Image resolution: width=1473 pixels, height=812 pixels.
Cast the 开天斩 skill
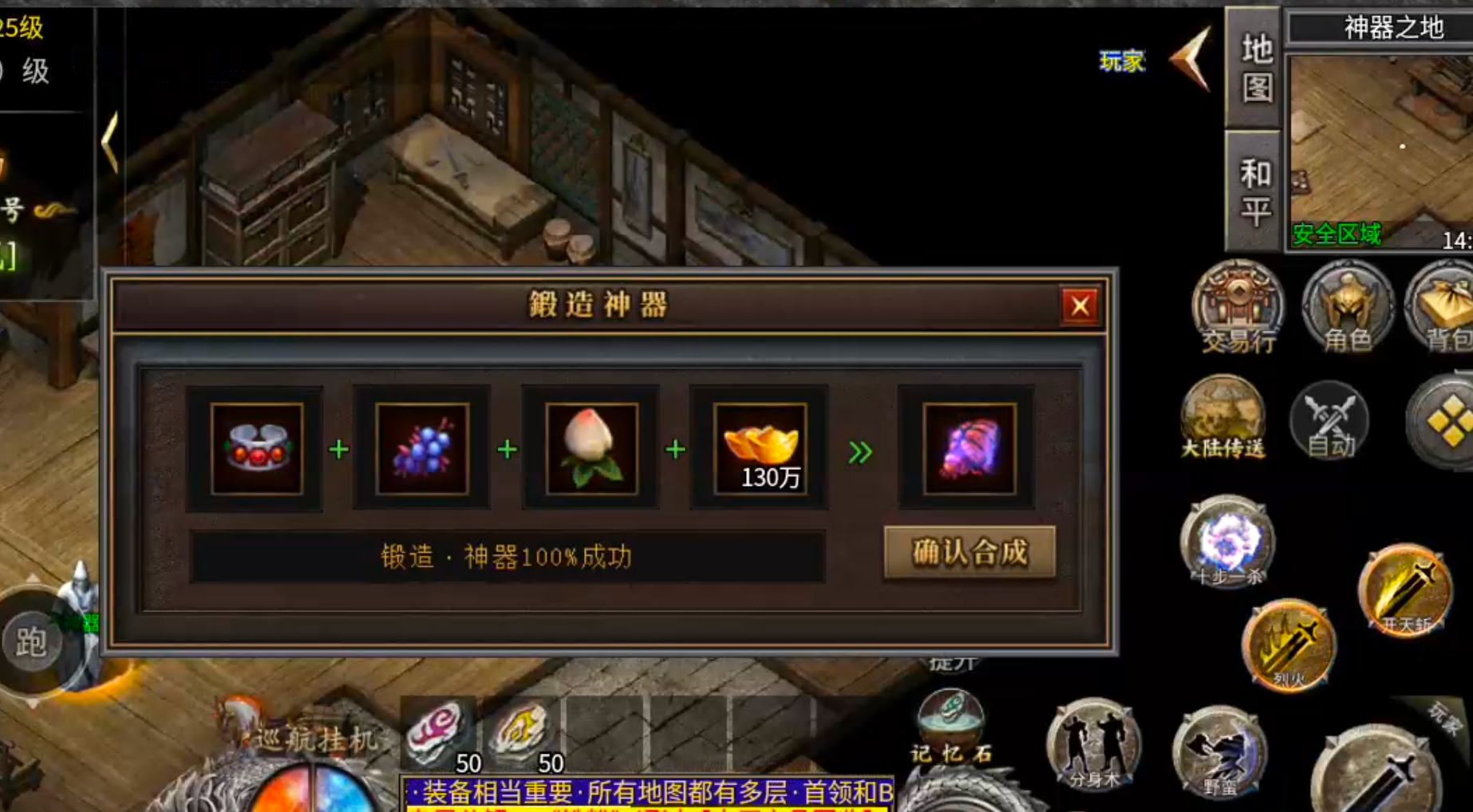coord(1405,590)
